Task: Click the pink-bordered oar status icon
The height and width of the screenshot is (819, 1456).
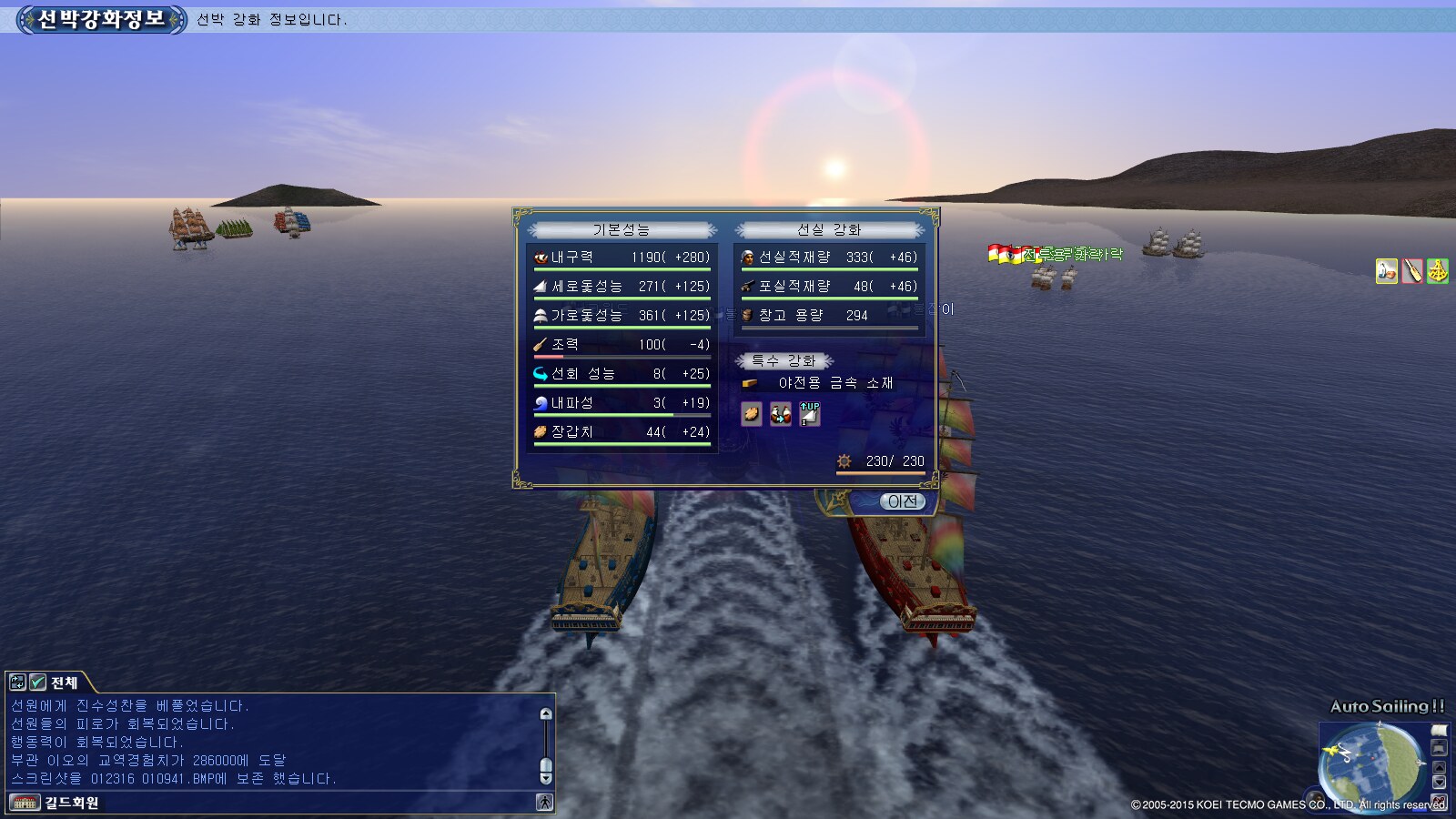Action: tap(1412, 271)
